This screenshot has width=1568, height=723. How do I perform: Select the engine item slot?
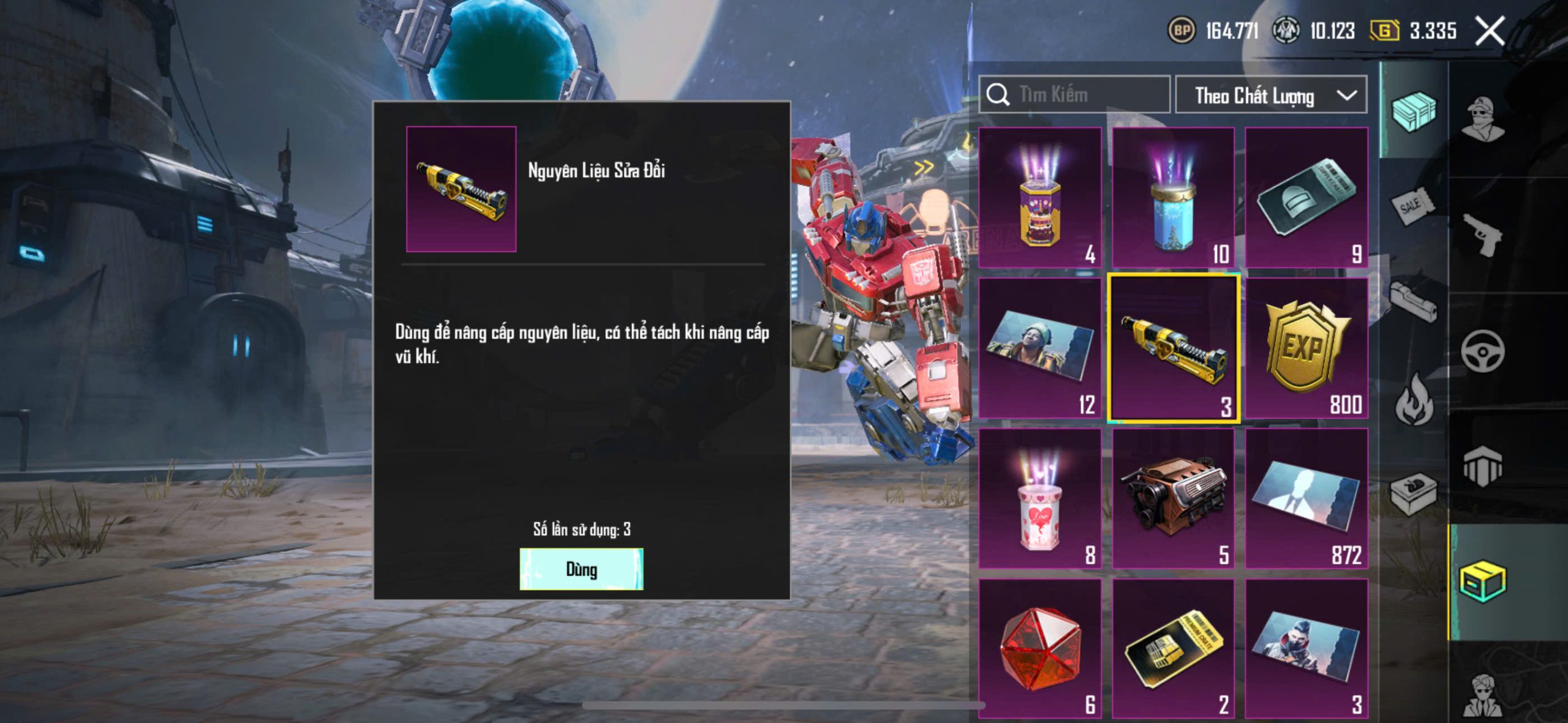(x=1173, y=498)
